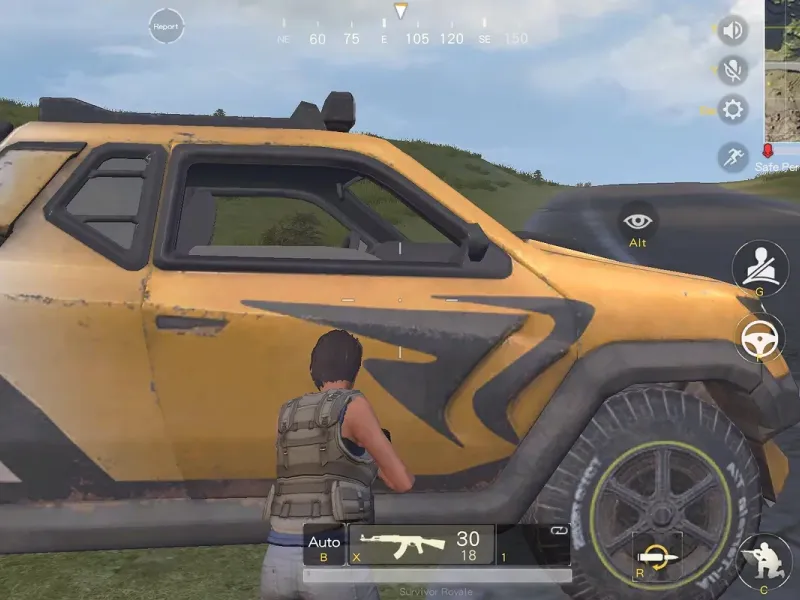Open the gear settings menu
The width and height of the screenshot is (800, 600).
pyautogui.click(x=733, y=109)
